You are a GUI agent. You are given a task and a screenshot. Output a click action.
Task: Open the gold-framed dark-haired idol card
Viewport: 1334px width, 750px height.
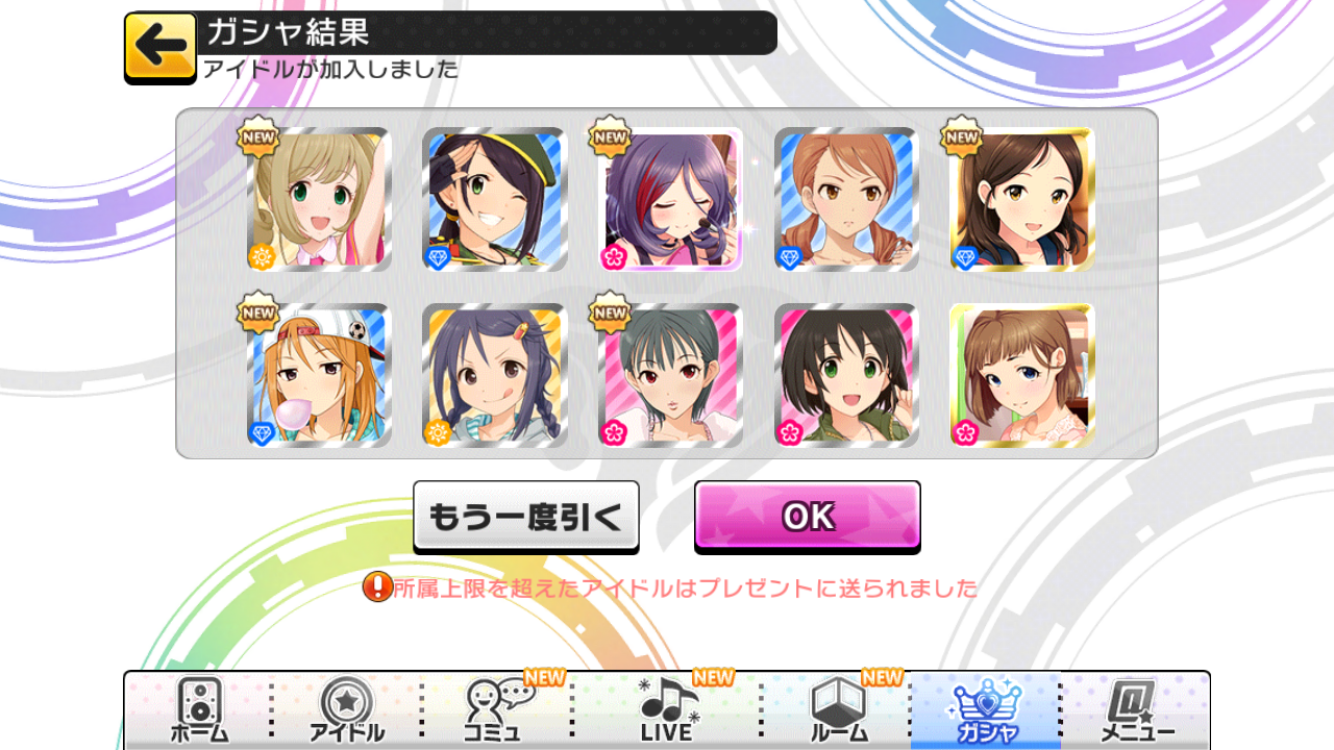point(1022,200)
